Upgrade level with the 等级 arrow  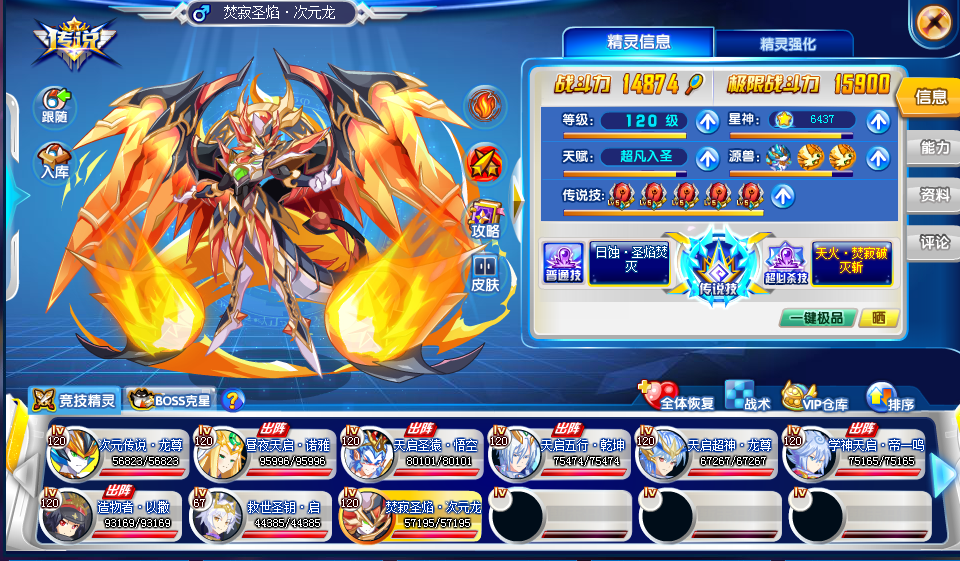point(707,121)
